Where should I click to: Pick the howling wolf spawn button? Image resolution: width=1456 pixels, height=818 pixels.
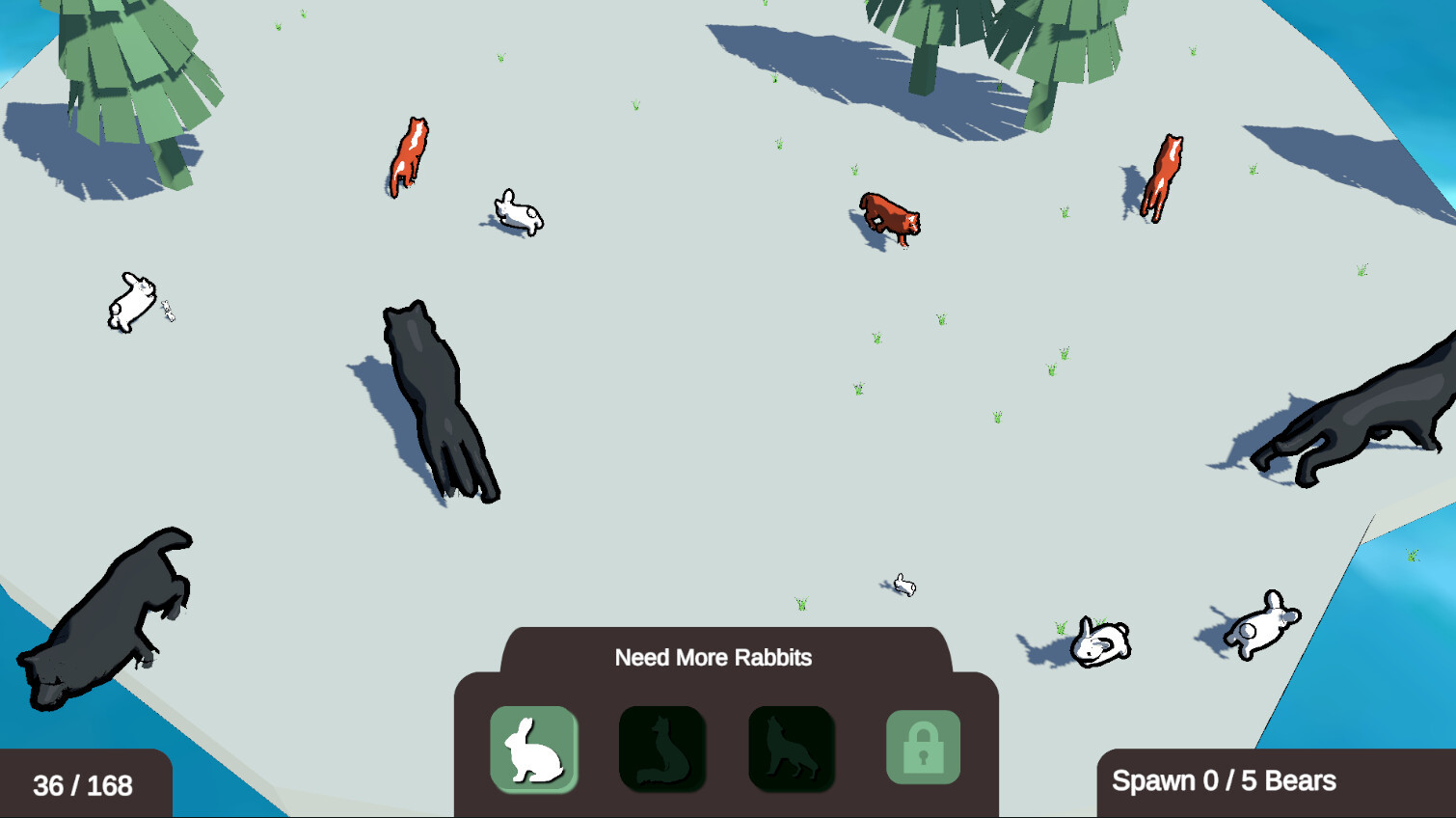pos(792,750)
